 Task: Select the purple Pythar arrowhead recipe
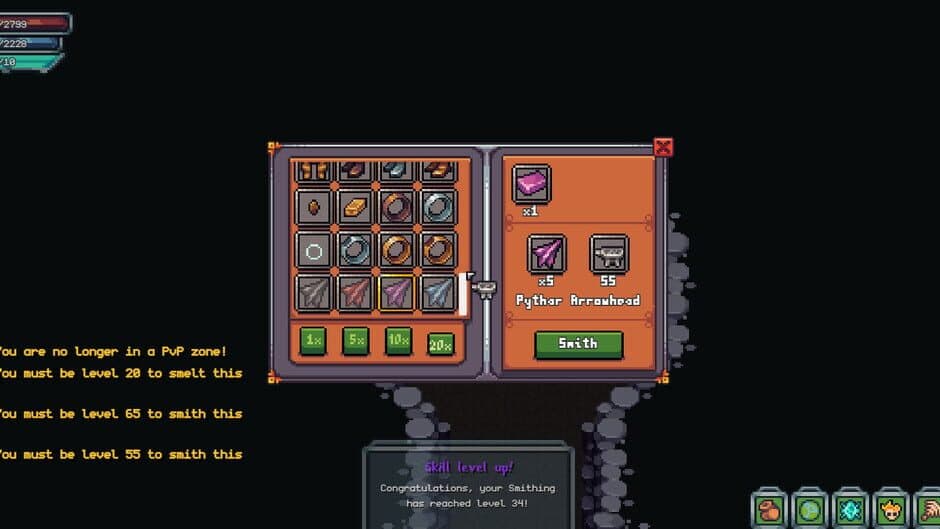[397, 292]
